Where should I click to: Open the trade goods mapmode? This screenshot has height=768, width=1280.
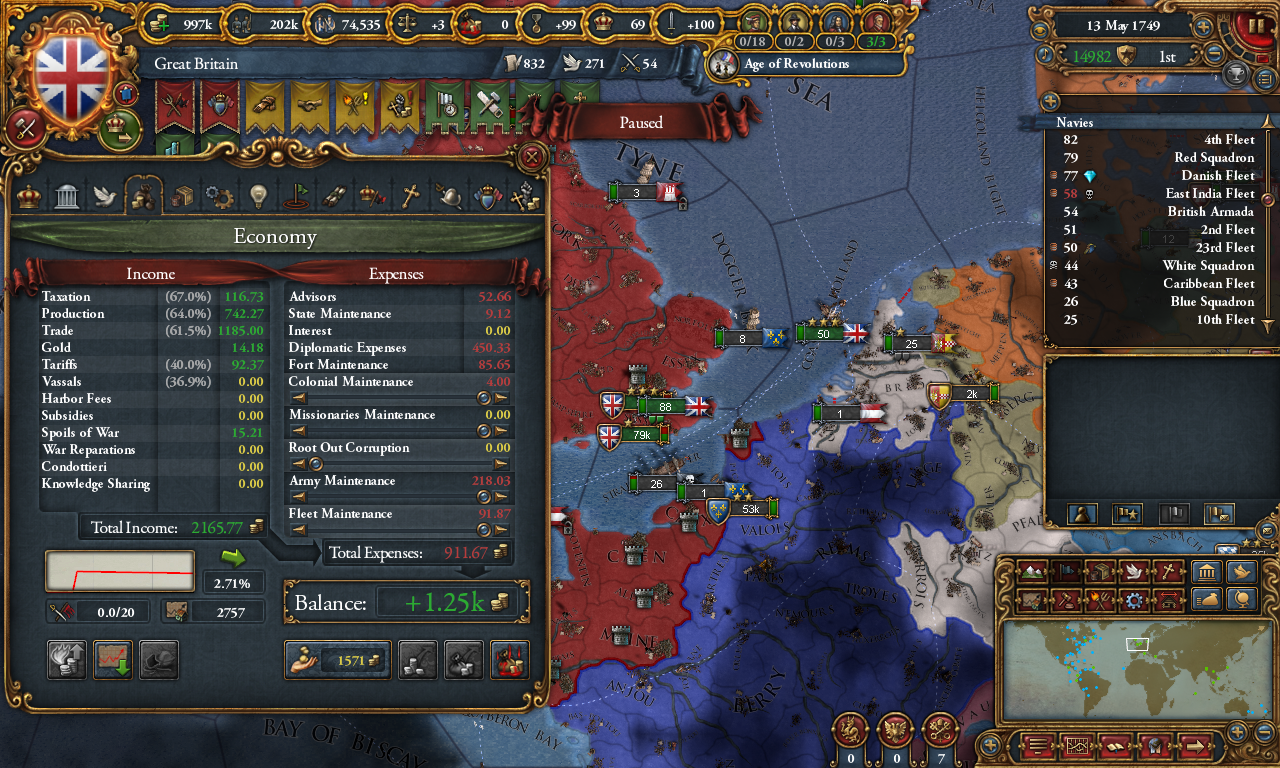pyautogui.click(x=1100, y=571)
